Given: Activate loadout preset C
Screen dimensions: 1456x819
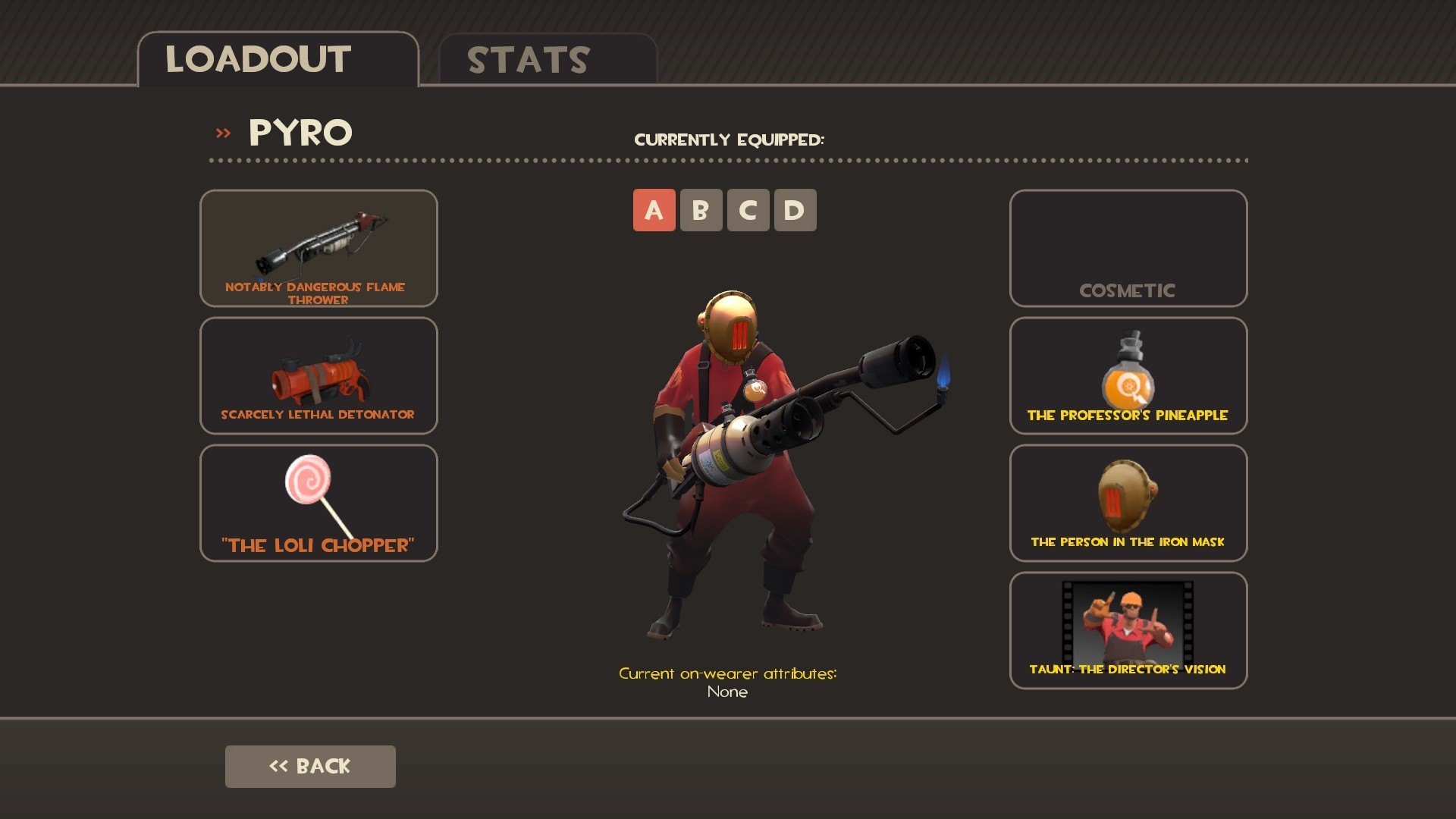Looking at the screenshot, I should 748,210.
